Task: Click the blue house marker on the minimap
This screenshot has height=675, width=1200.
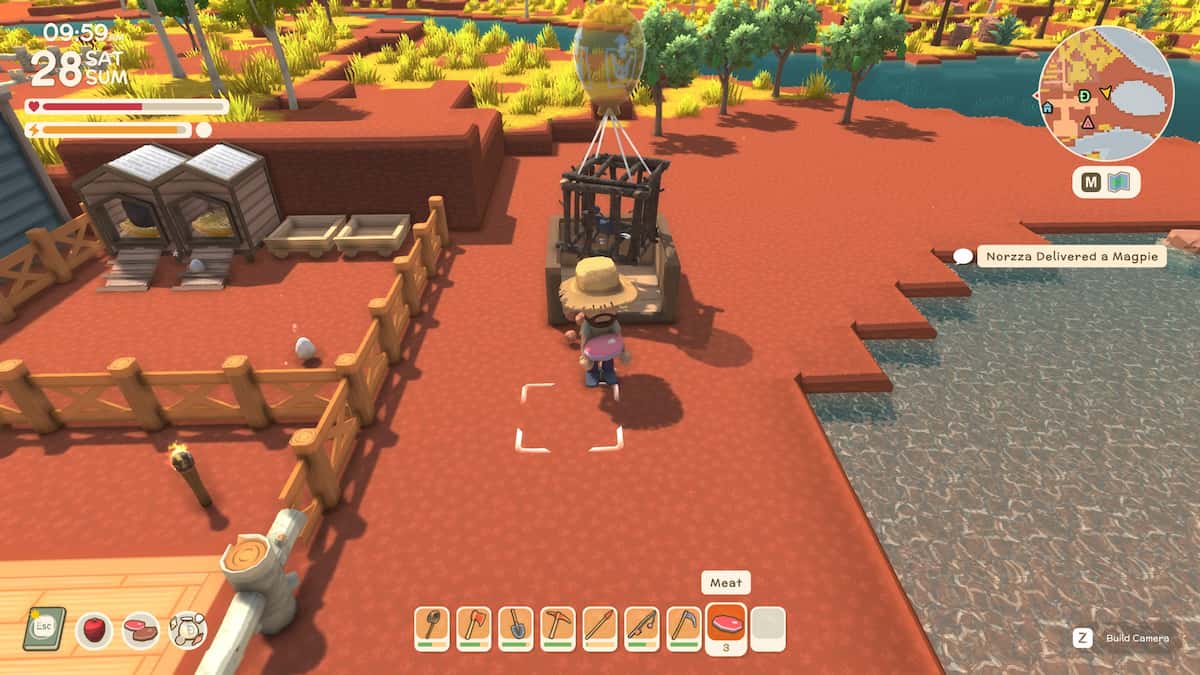Action: pos(1047,107)
